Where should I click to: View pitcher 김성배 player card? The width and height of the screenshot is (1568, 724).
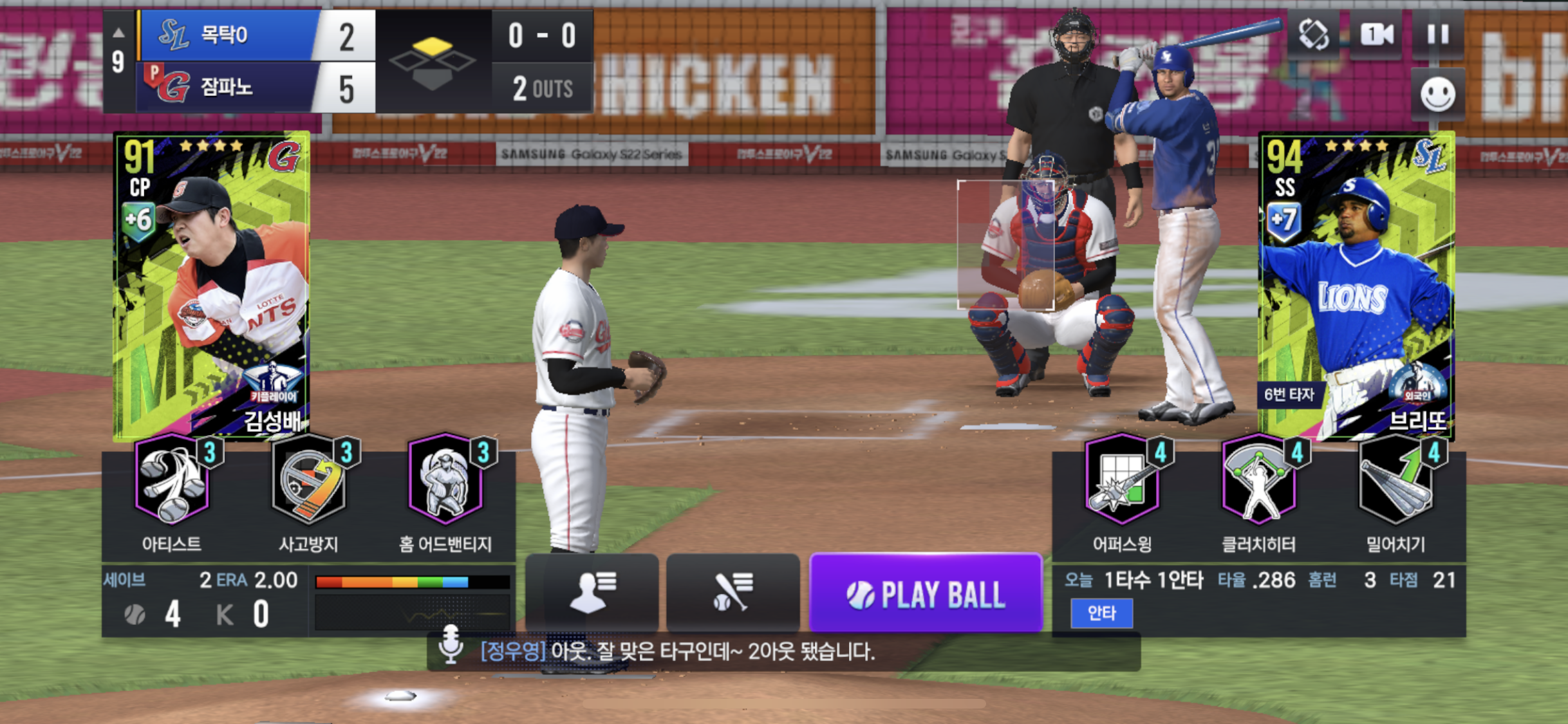coord(211,285)
